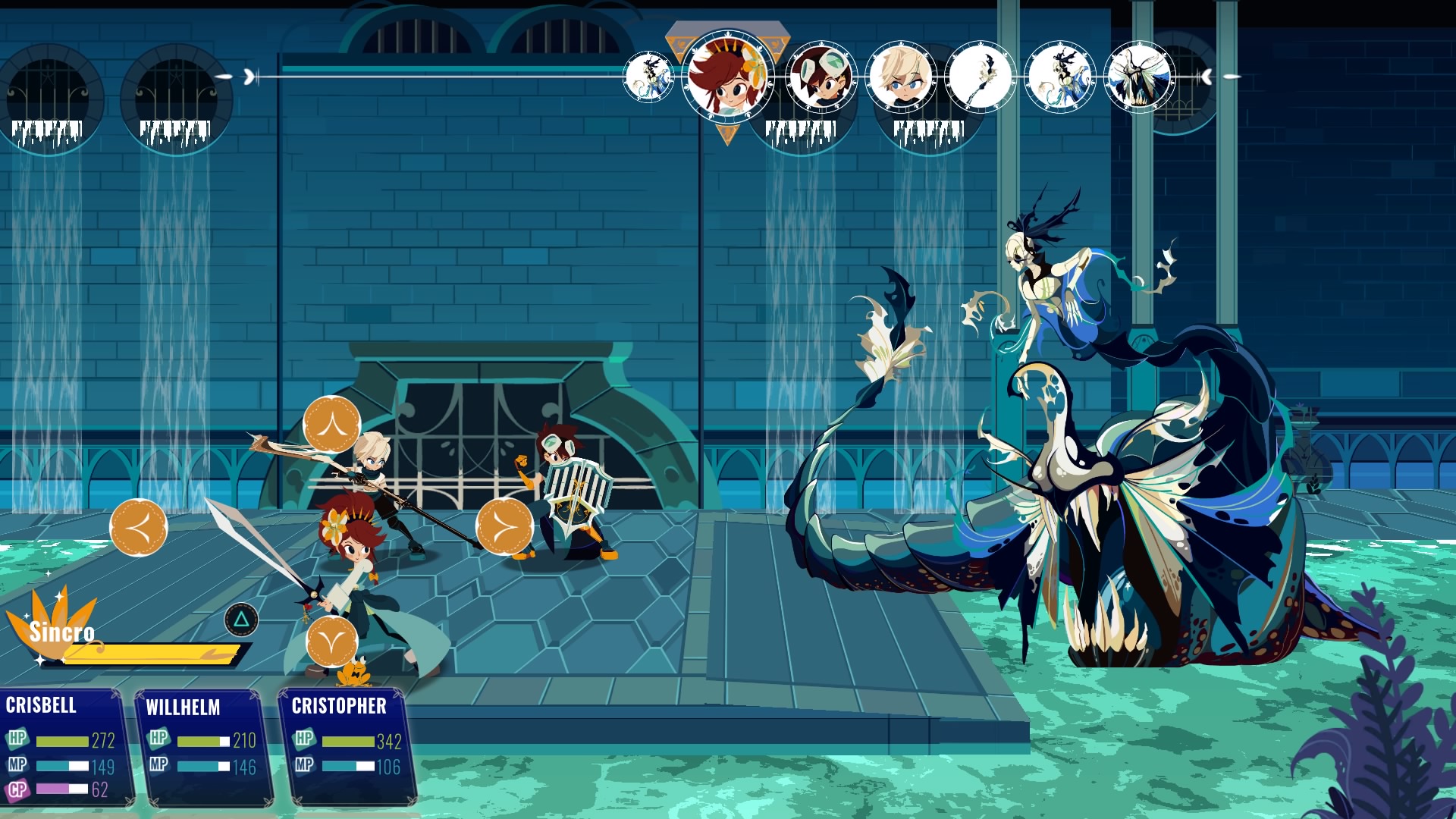Choose the right arrow command circle

[504, 527]
